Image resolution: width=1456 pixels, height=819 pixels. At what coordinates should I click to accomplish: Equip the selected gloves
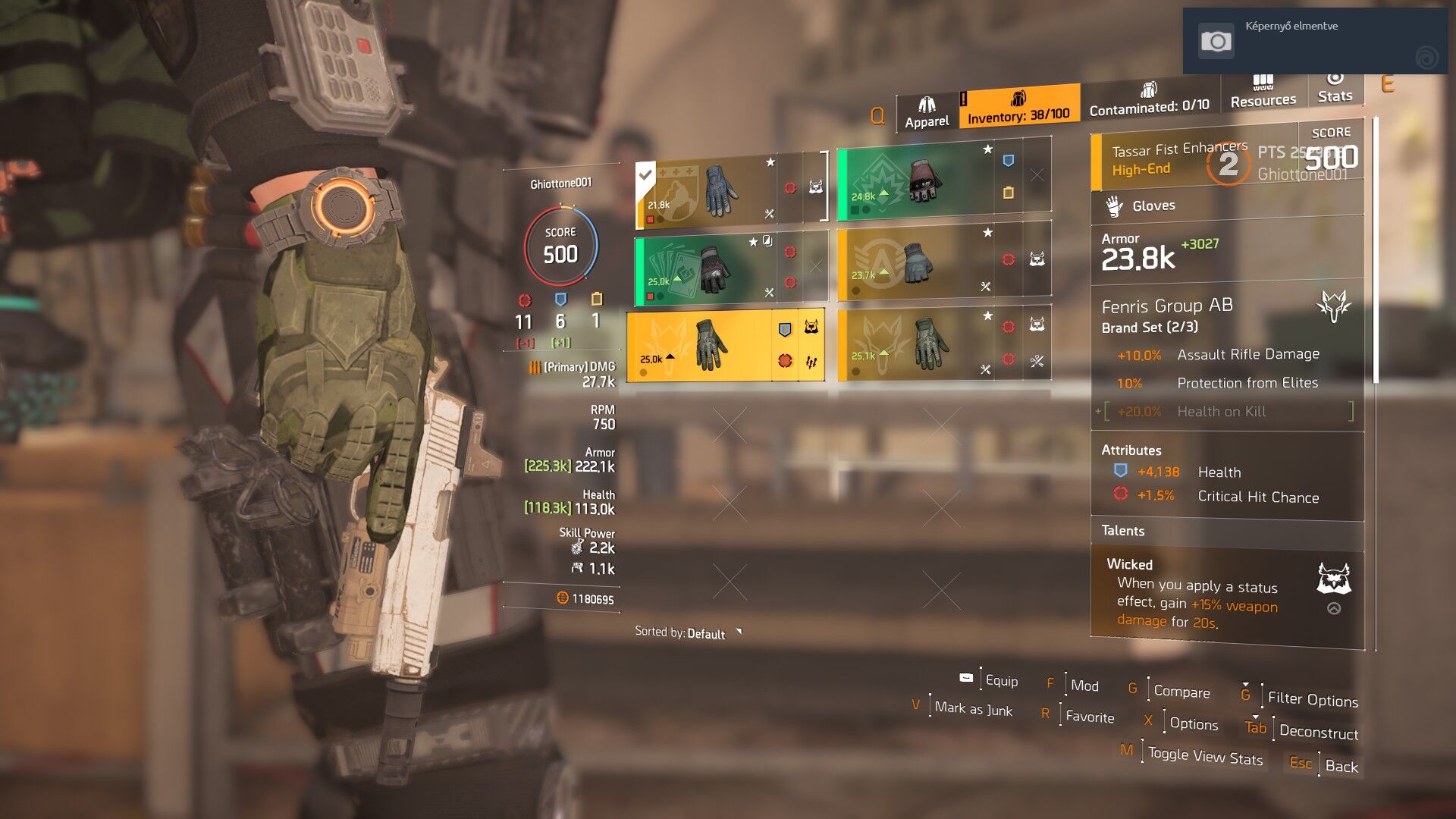click(1001, 681)
